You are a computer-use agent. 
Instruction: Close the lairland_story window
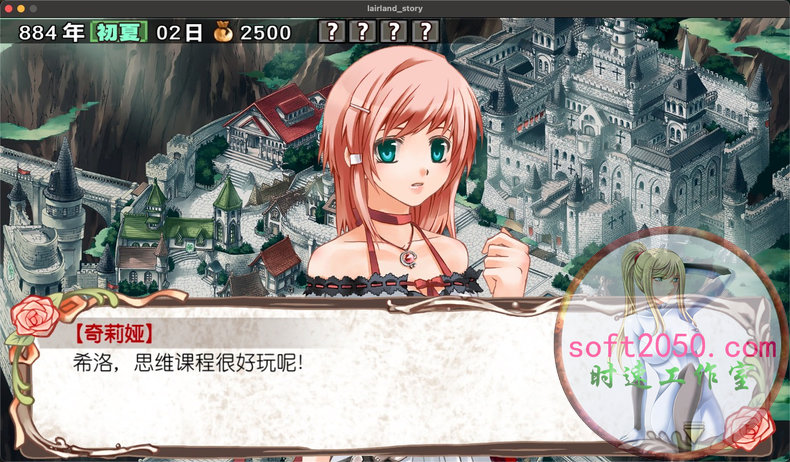click(7, 8)
